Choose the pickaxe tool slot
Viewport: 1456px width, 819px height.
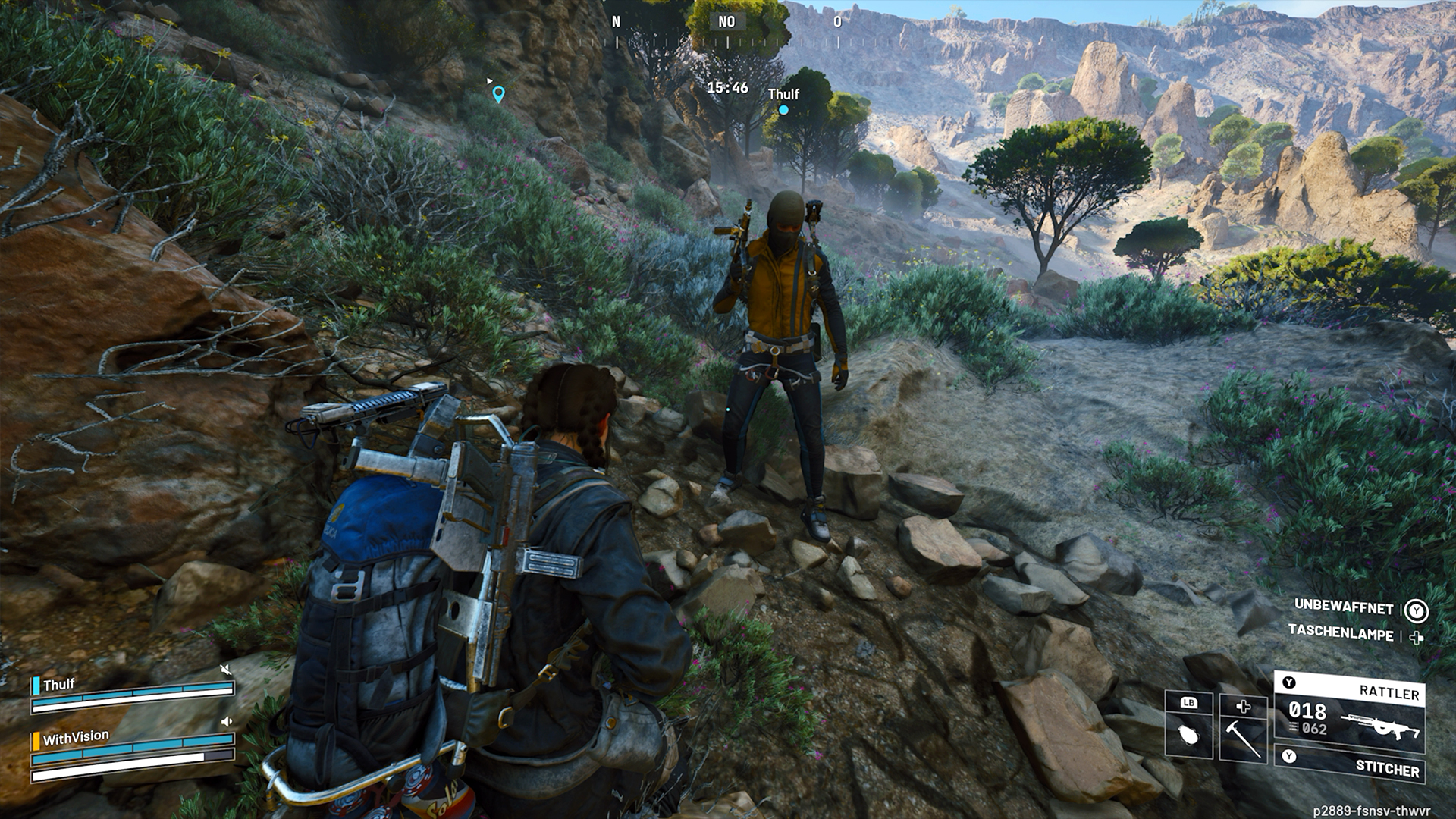1243,727
